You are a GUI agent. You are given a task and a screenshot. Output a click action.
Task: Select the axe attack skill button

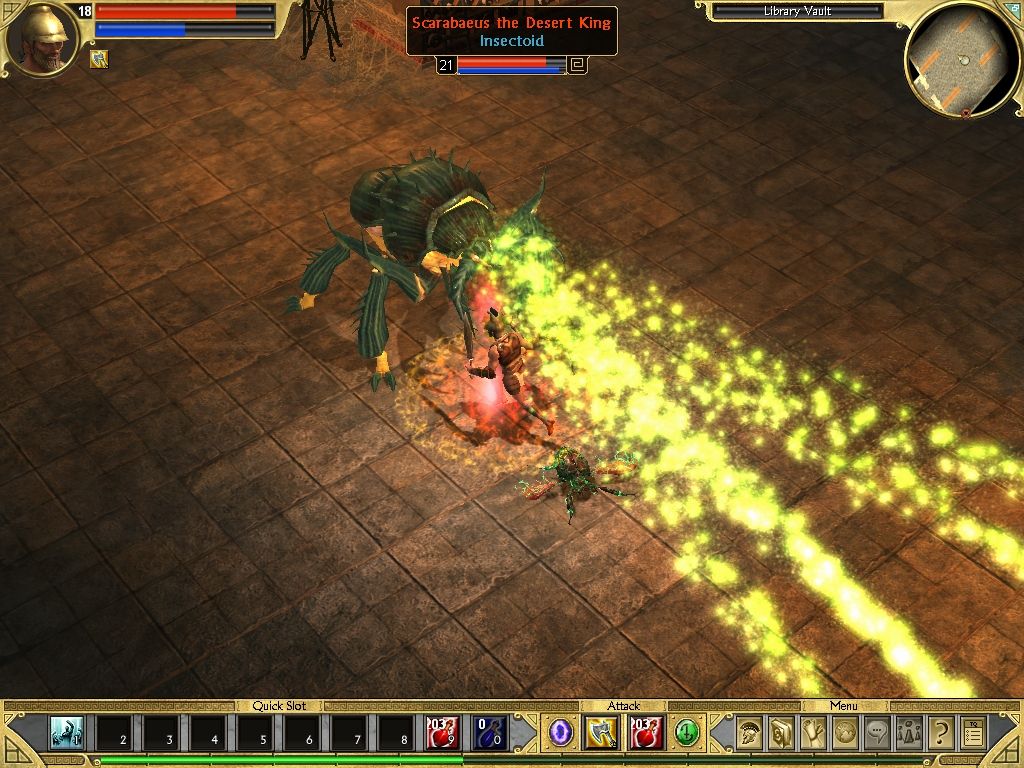tap(602, 733)
